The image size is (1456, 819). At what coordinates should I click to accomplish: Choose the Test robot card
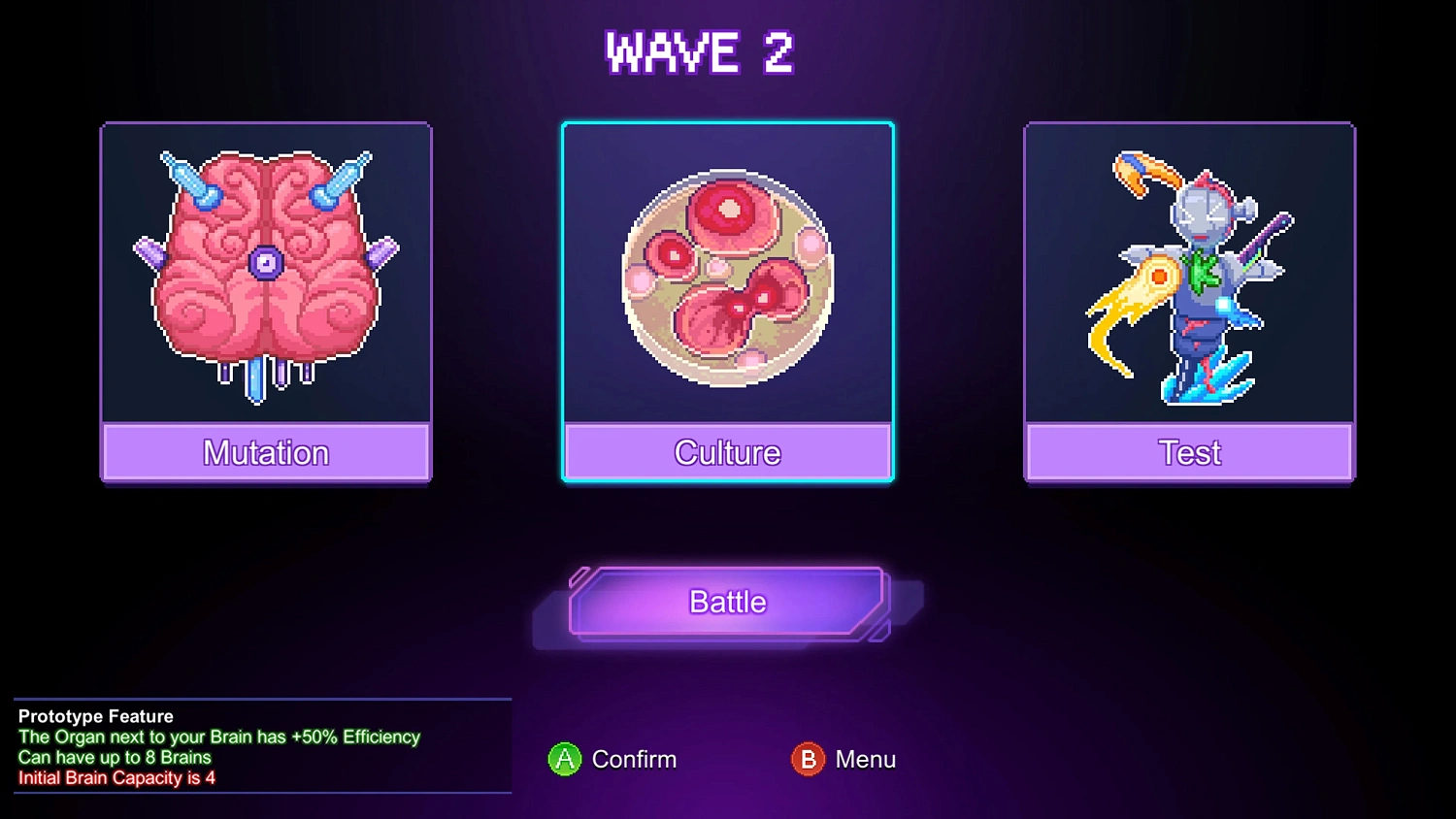point(1189,302)
